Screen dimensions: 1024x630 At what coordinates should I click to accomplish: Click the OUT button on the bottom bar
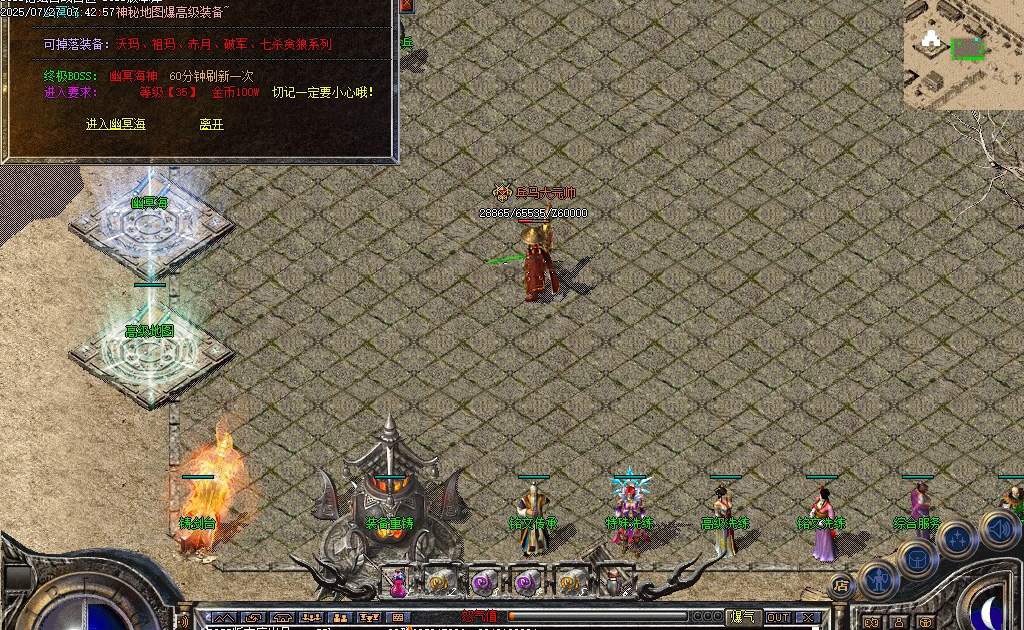[778, 617]
